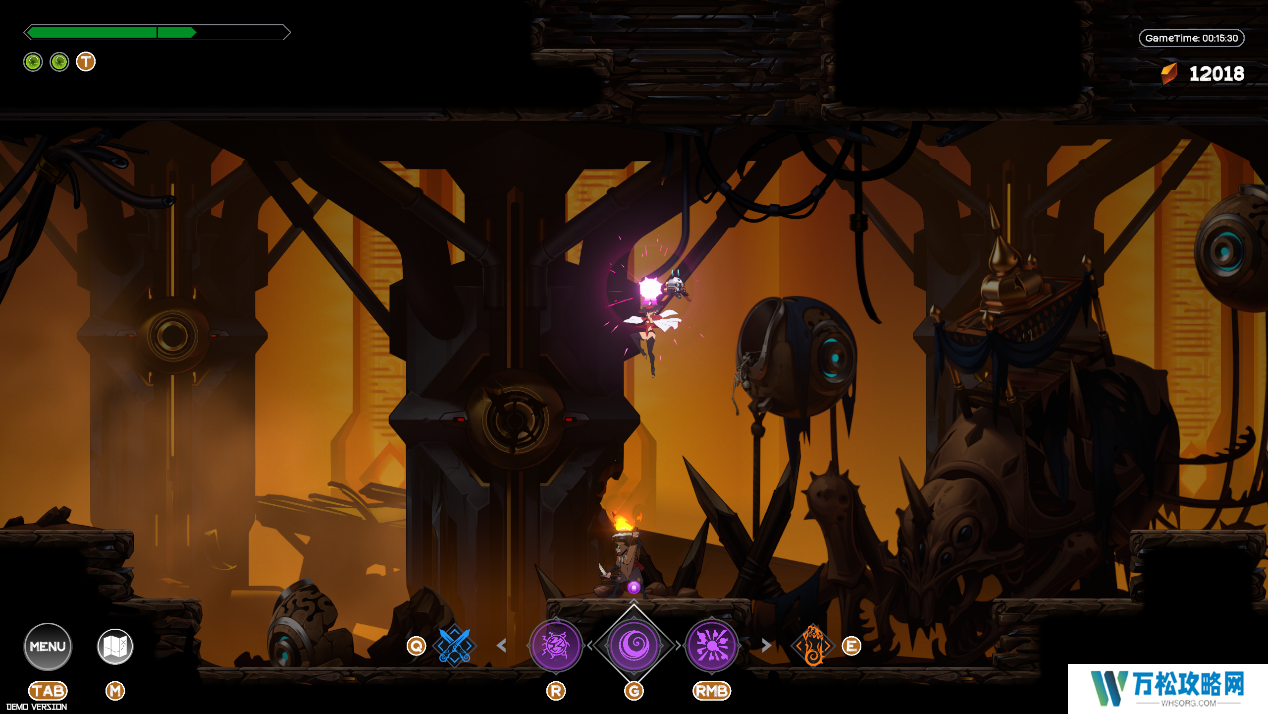Click the right arrow beside the skill wheel
The width and height of the screenshot is (1268, 714).
coord(766,646)
